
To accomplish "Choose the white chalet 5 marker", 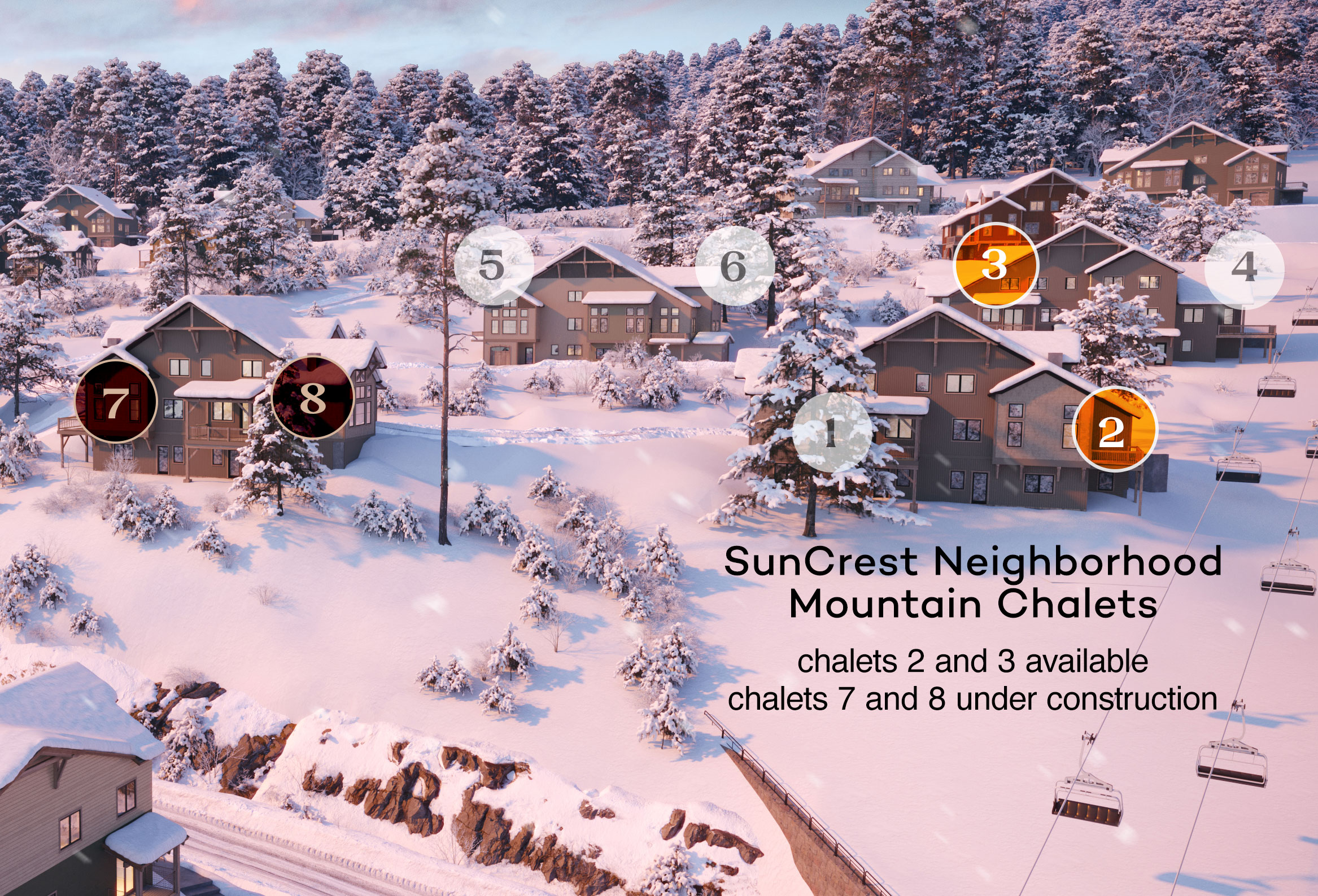I will [x=494, y=265].
